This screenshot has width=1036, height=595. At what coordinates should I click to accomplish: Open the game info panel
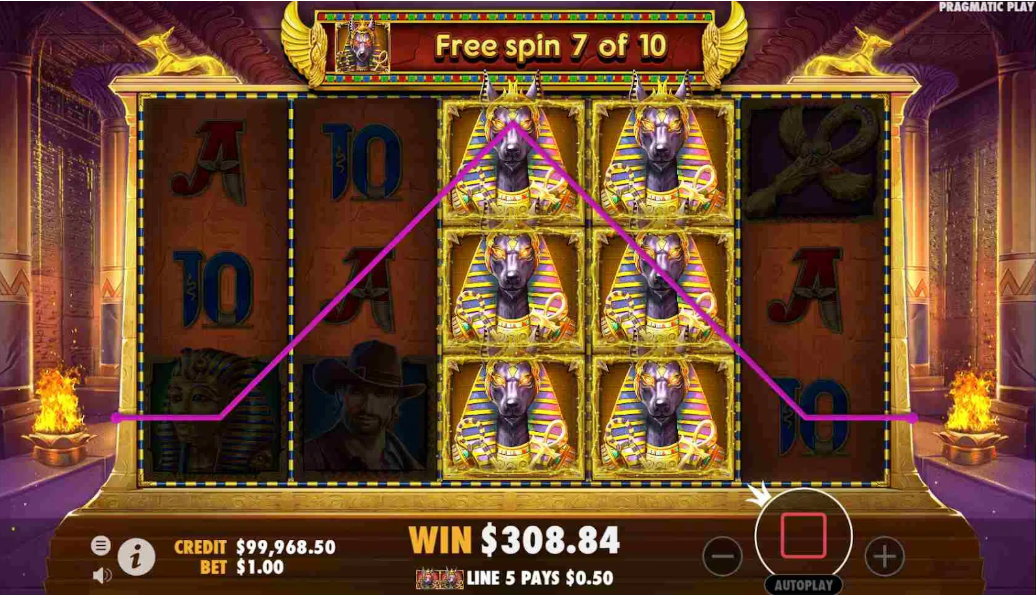pyautogui.click(x=137, y=556)
